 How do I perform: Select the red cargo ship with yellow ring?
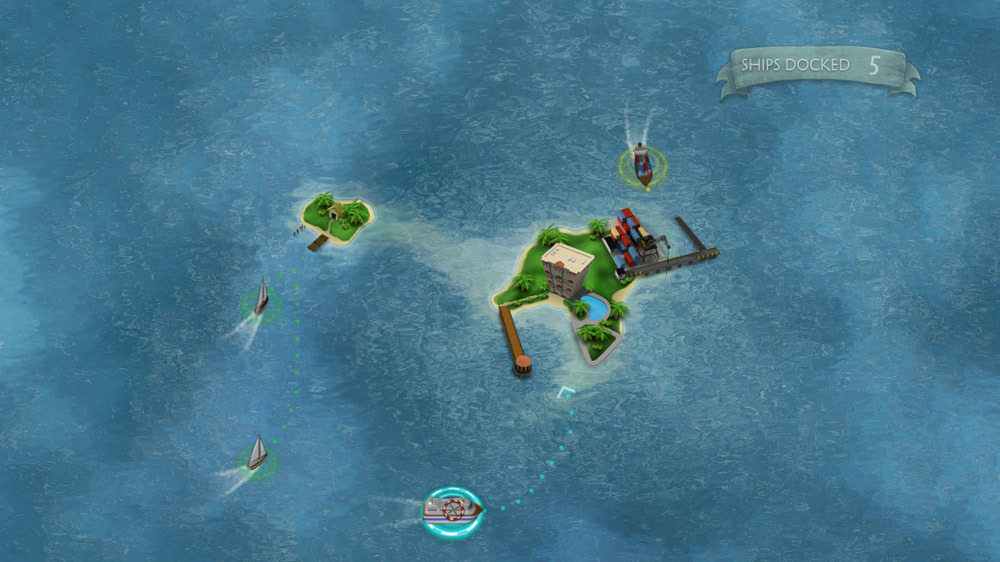641,164
